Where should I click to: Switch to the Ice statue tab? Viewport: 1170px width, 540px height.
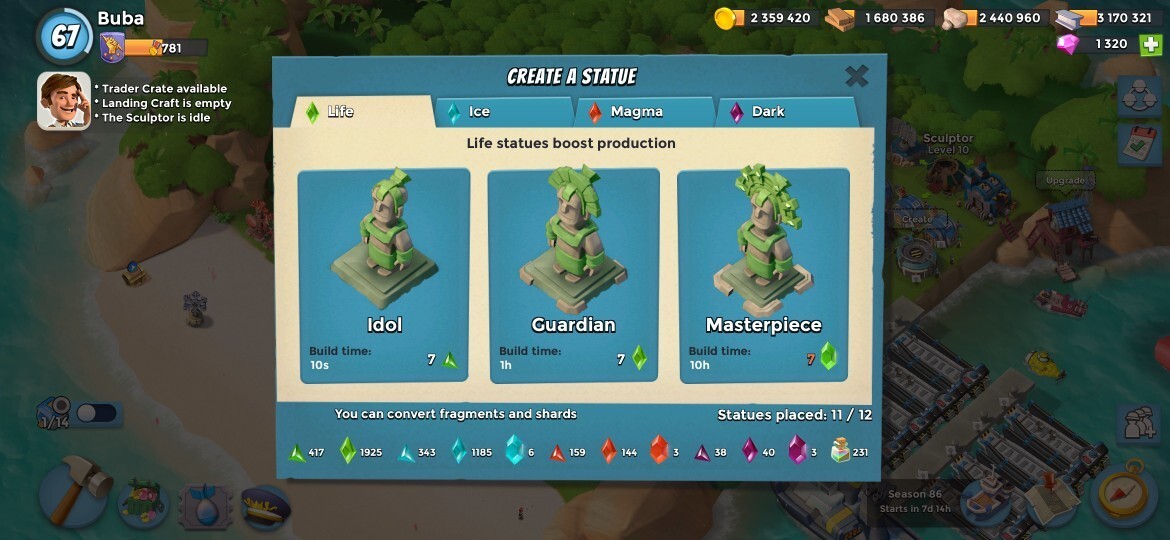tap(504, 111)
